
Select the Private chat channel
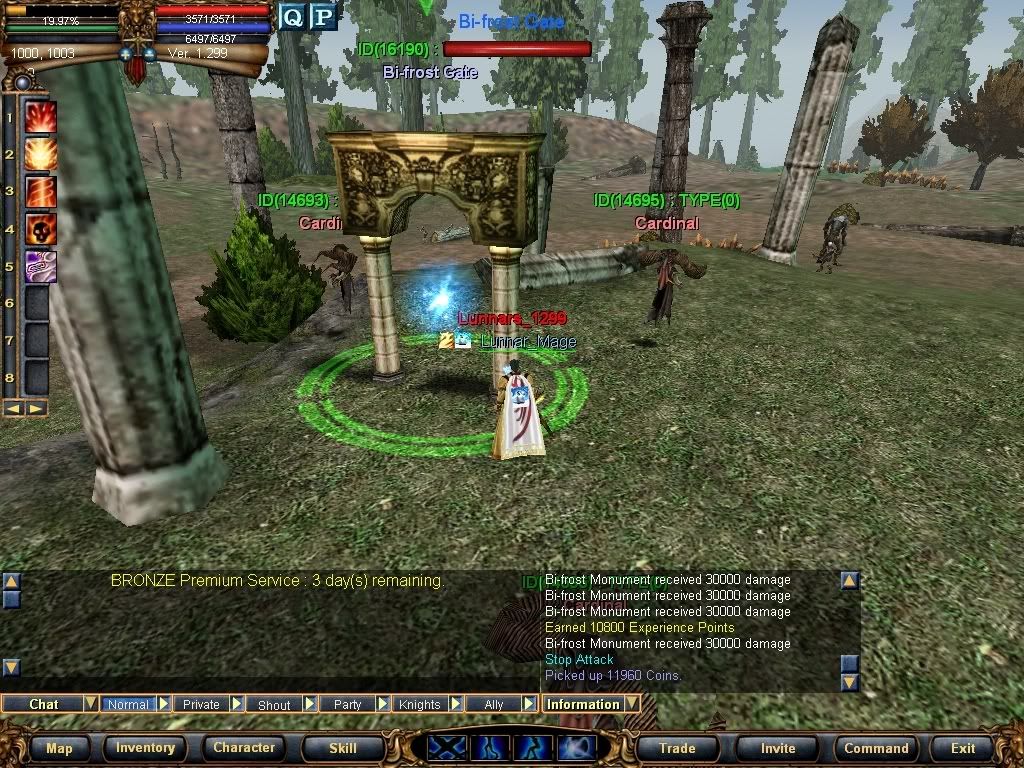point(201,704)
